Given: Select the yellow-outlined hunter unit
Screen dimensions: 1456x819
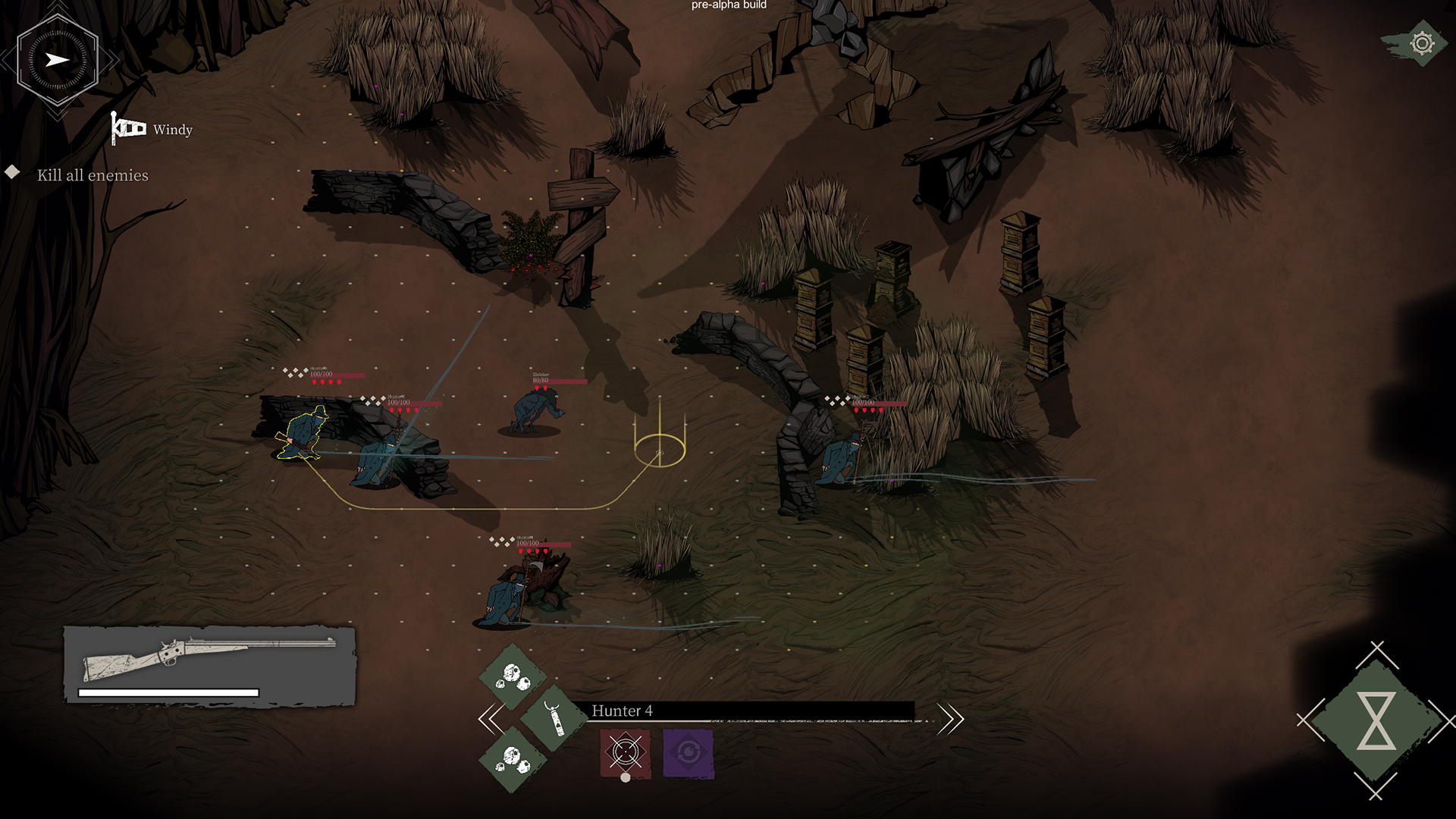Looking at the screenshot, I should (303, 435).
